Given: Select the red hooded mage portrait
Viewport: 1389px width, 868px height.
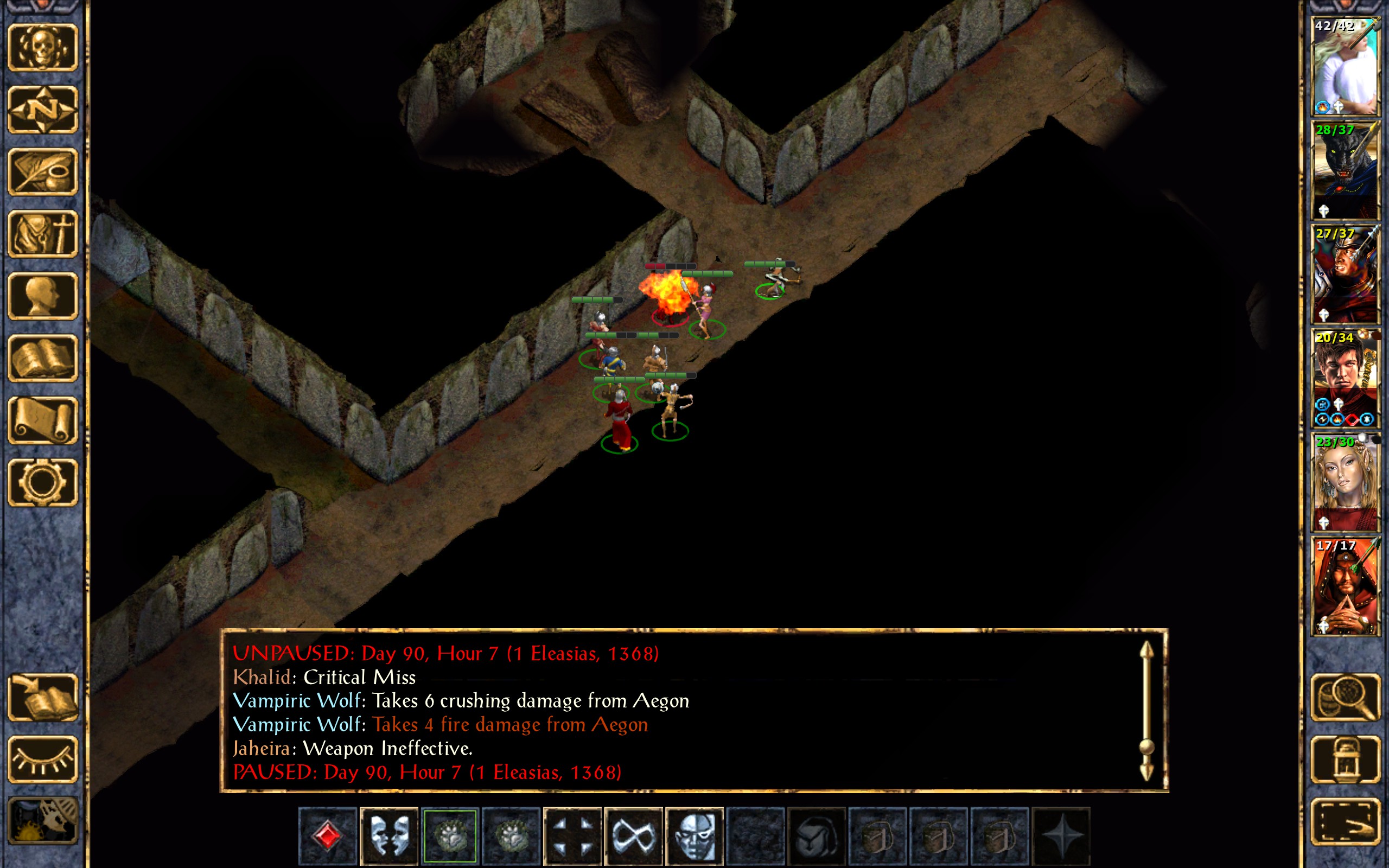Looking at the screenshot, I should [x=1345, y=586].
